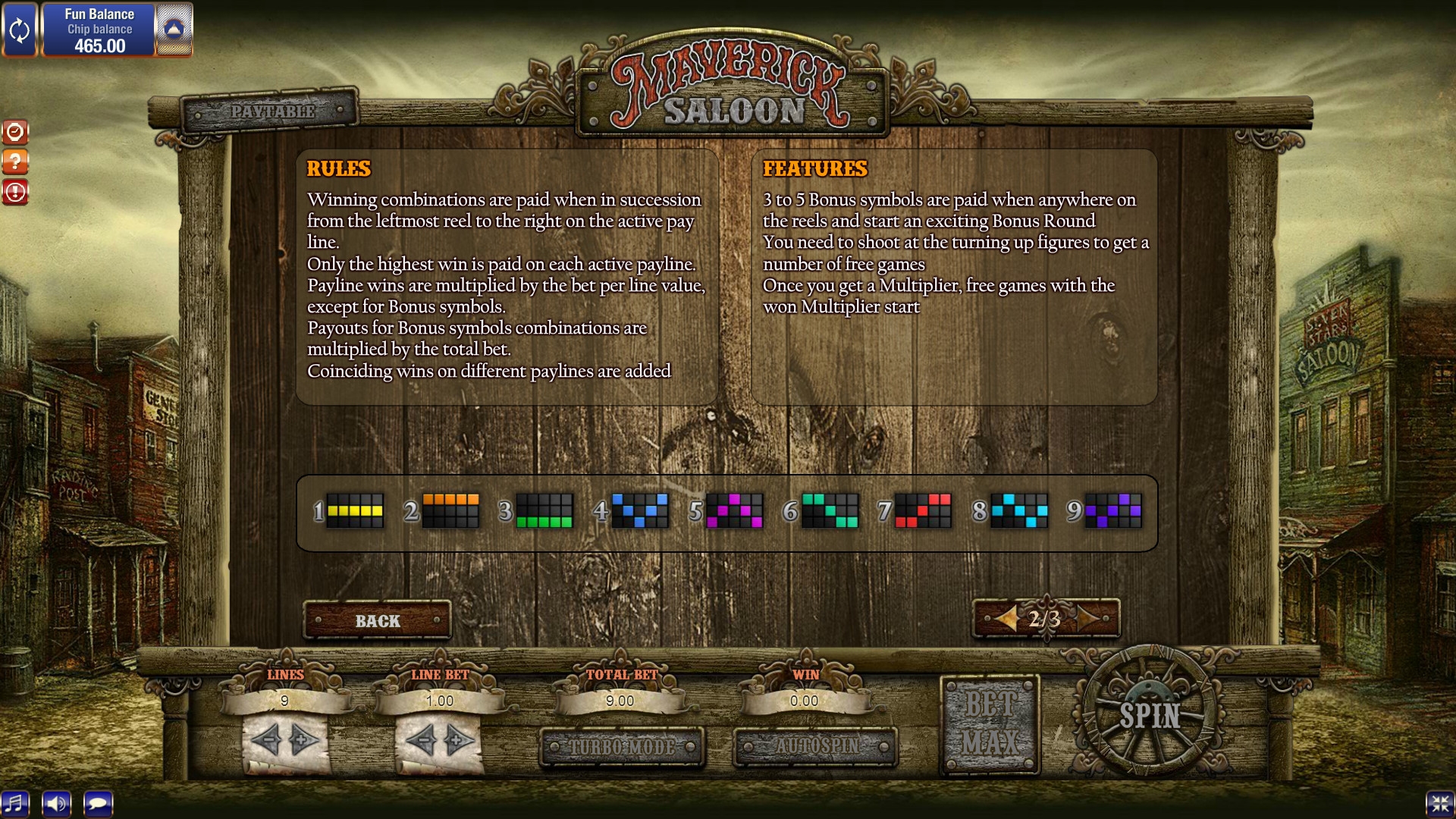Raise the line bet amount
This screenshot has width=1456, height=819.
tap(458, 739)
